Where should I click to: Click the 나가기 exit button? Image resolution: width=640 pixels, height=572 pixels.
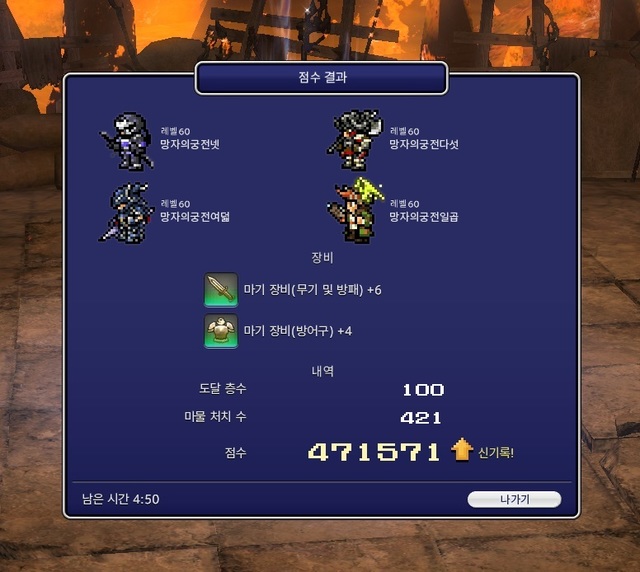click(x=514, y=499)
